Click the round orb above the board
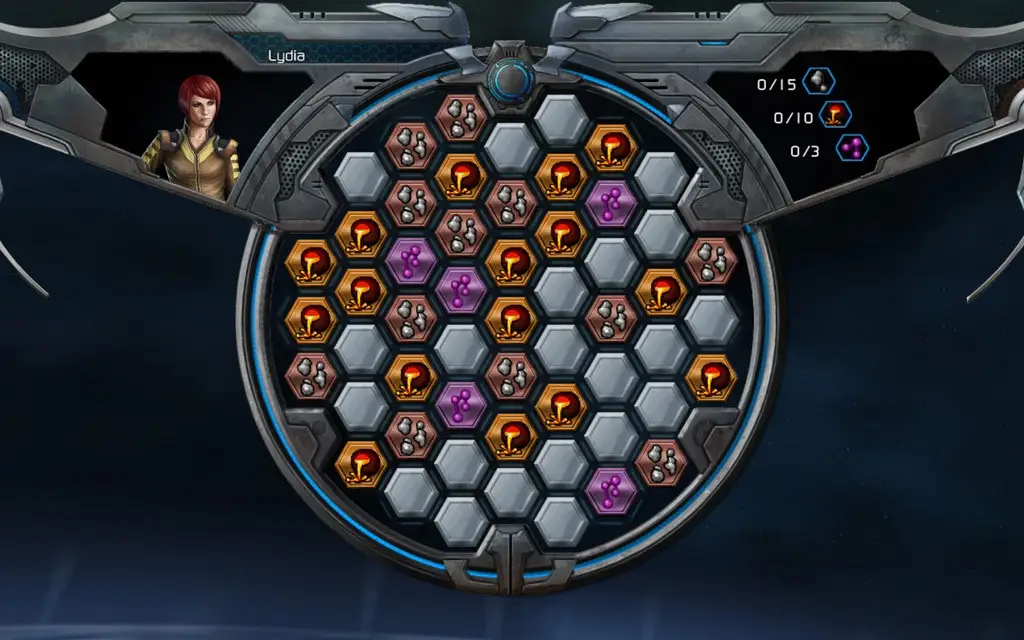 (x=511, y=77)
